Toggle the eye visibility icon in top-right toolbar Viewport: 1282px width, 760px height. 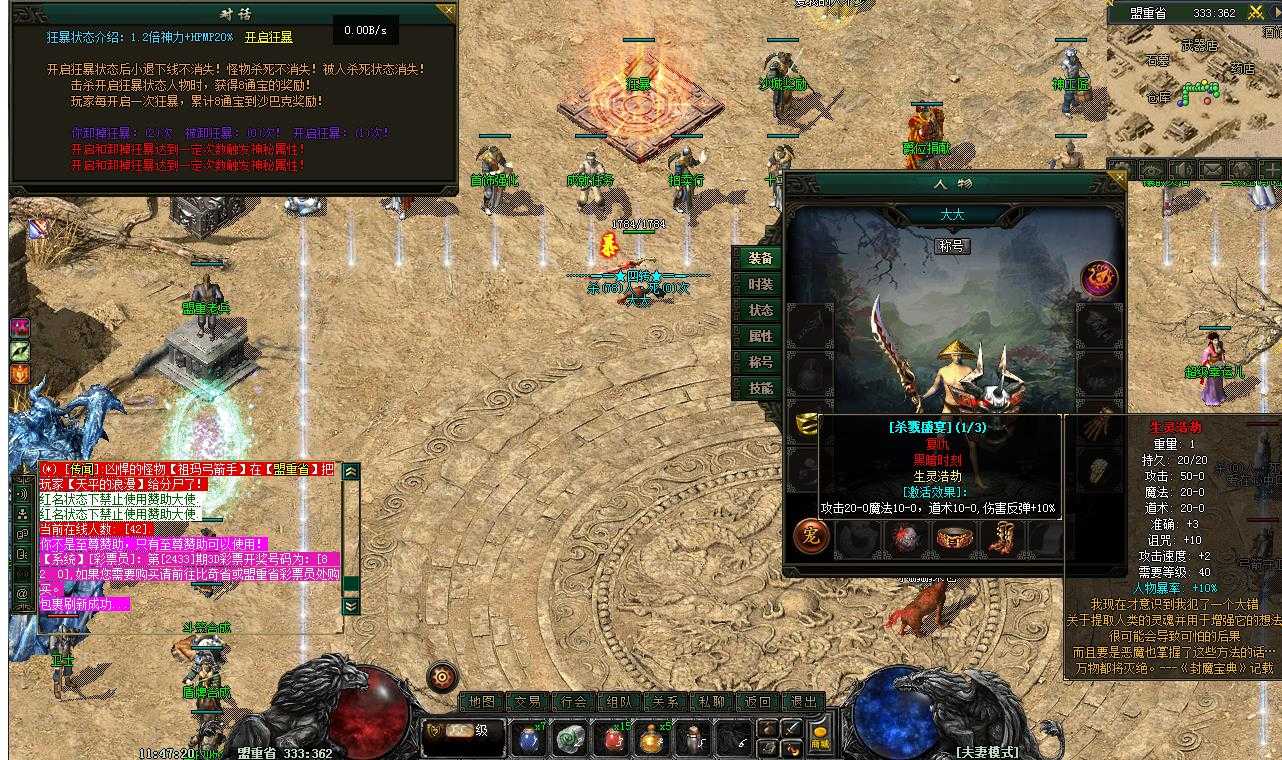pyautogui.click(x=1152, y=170)
